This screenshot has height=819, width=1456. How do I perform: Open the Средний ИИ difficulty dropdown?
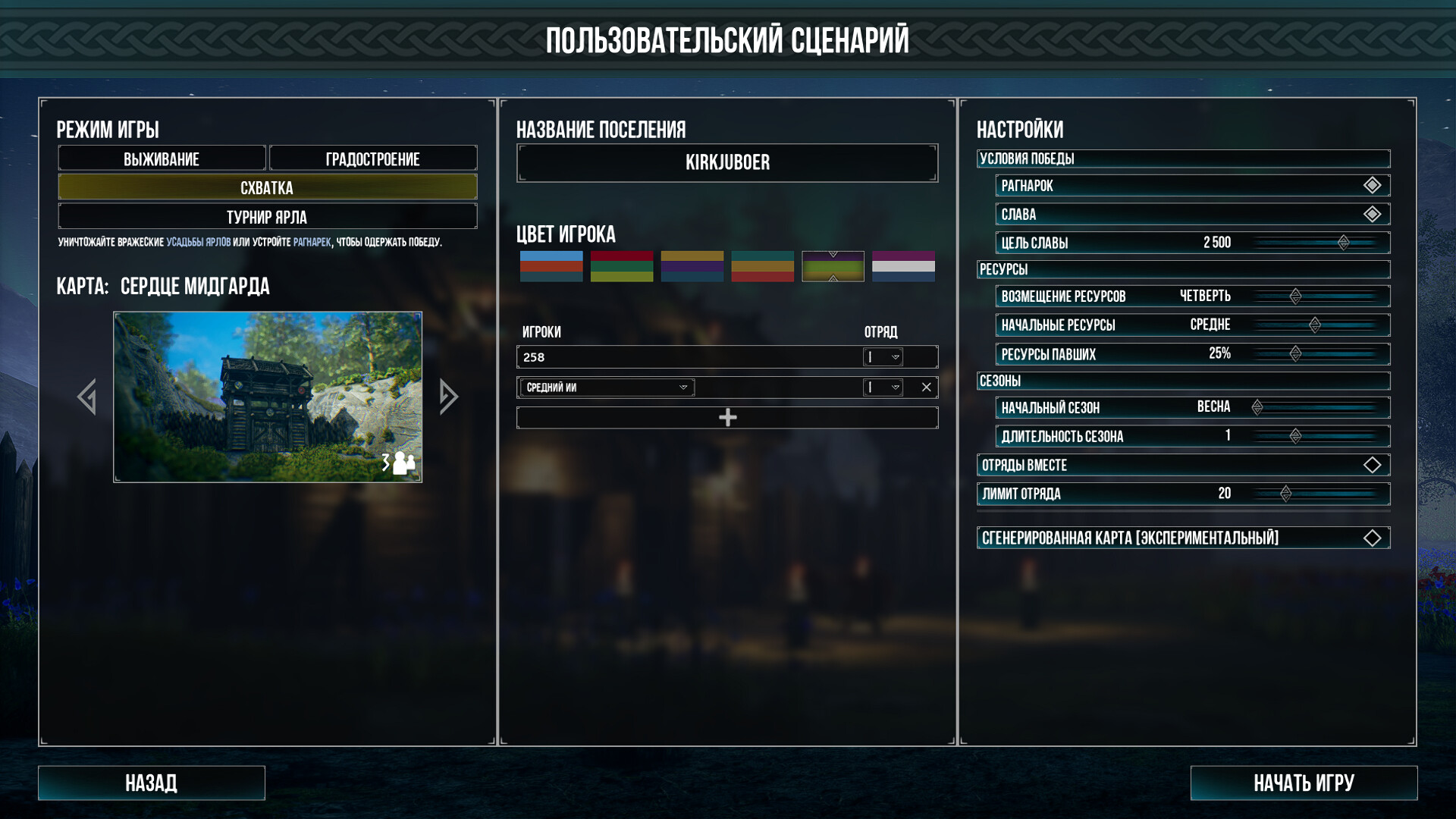point(607,388)
